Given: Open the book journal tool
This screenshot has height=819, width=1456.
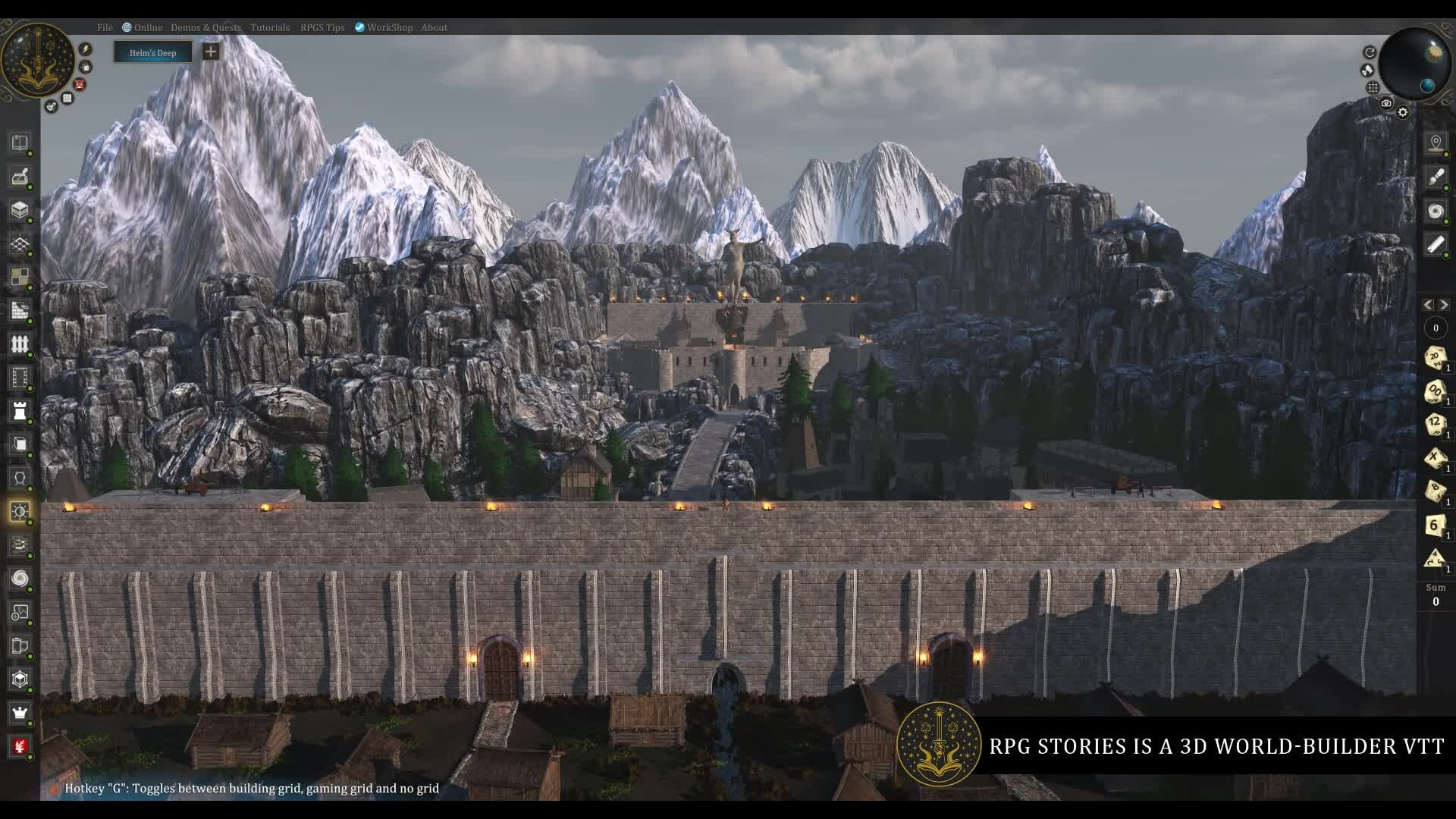Looking at the screenshot, I should 20,143.
